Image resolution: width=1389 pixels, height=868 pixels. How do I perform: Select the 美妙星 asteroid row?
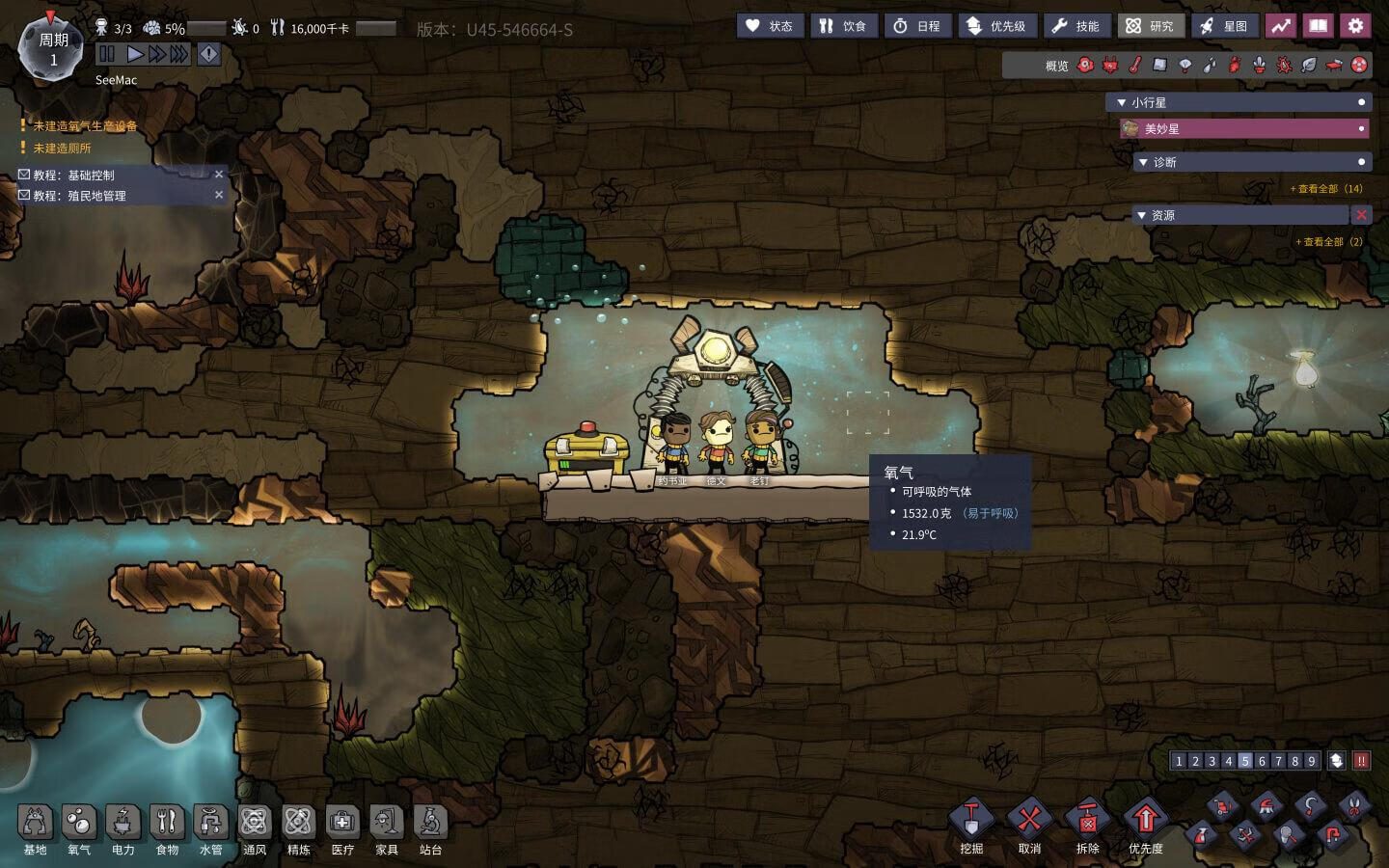coord(1244,128)
